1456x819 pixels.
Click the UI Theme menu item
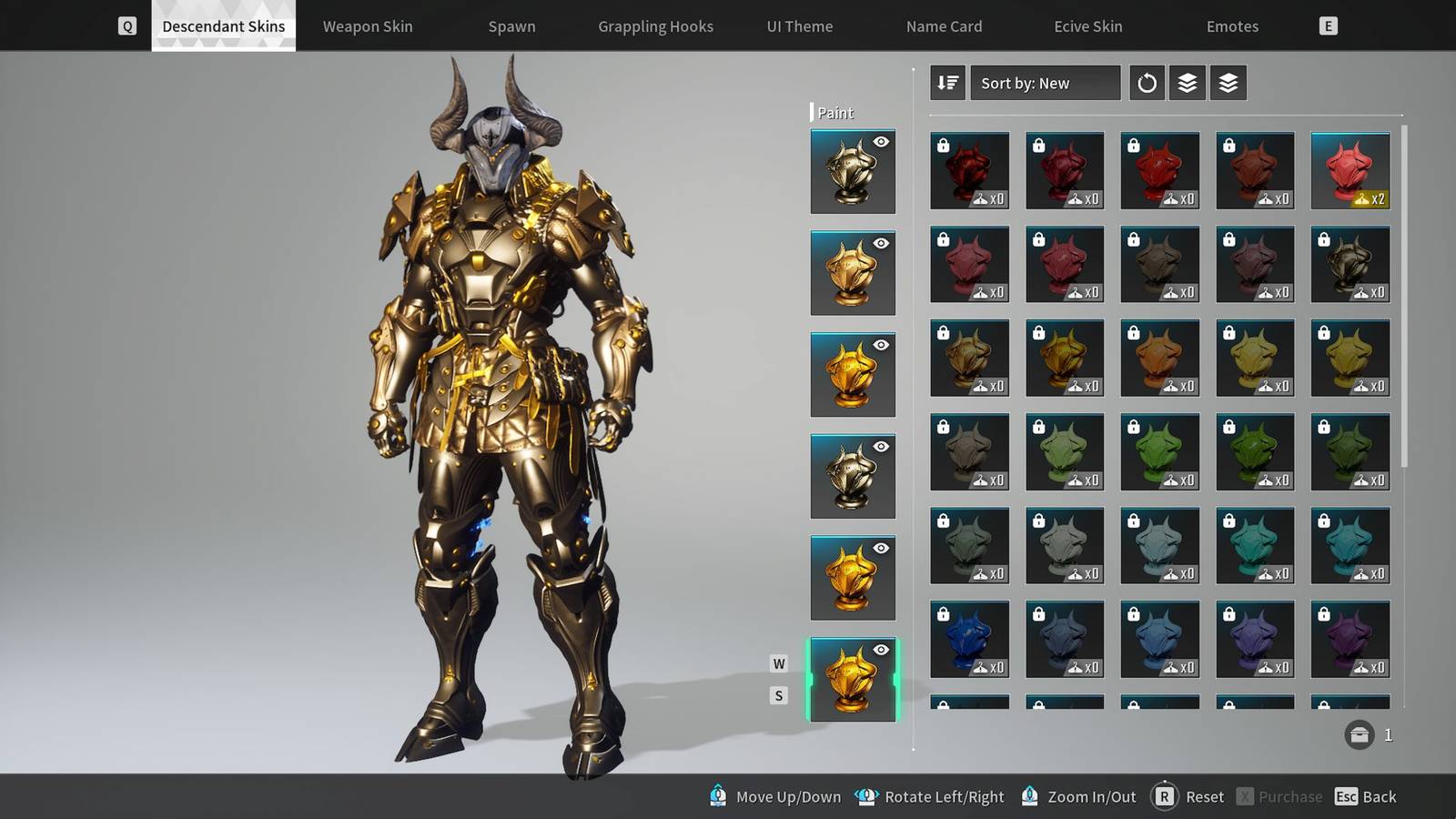pos(800,26)
